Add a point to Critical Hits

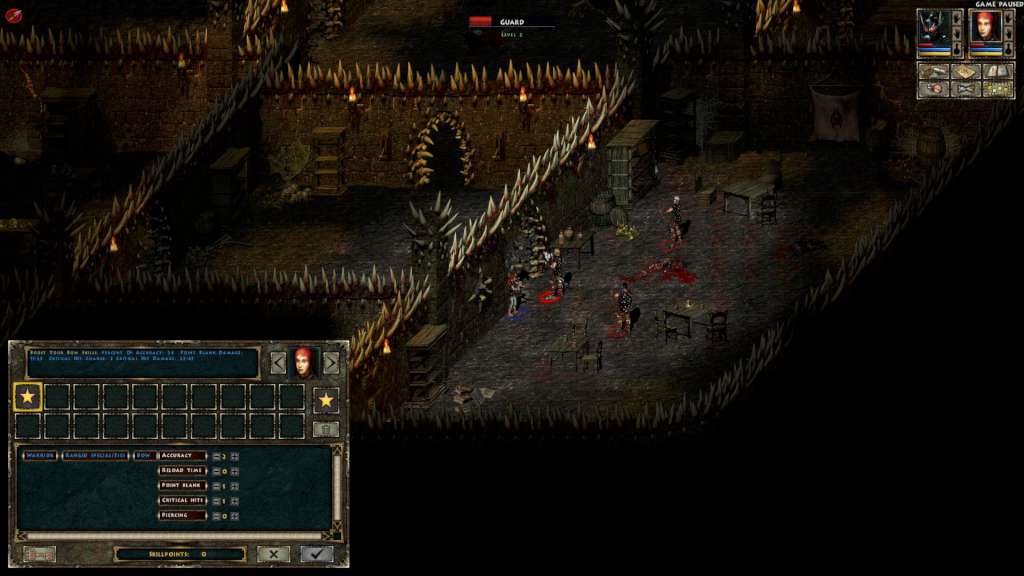233,500
